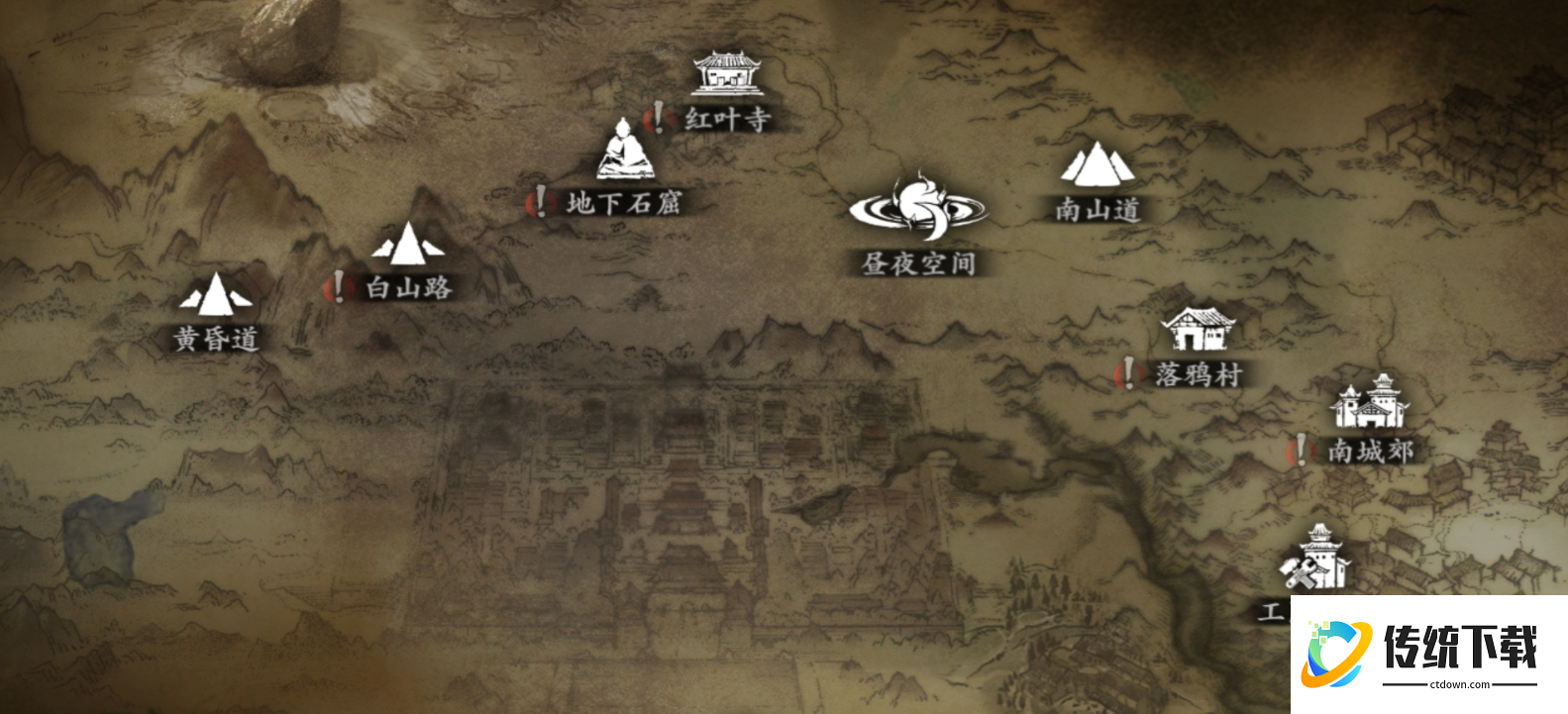The width and height of the screenshot is (1568, 714).
Task: Select the 南城郊 twin-pavilion buildings icon
Action: coord(1370,404)
